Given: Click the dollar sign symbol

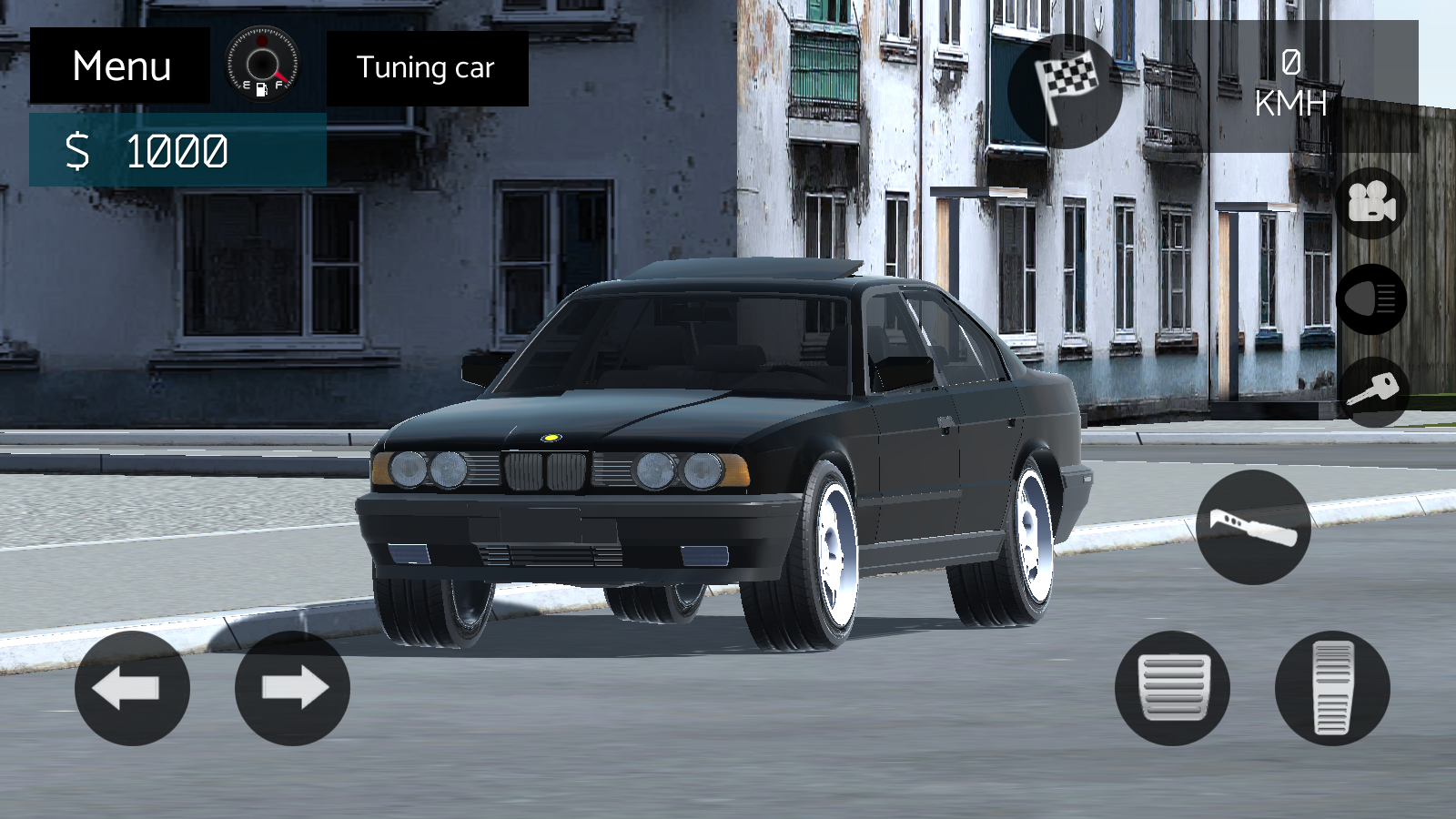Looking at the screenshot, I should pyautogui.click(x=78, y=151).
